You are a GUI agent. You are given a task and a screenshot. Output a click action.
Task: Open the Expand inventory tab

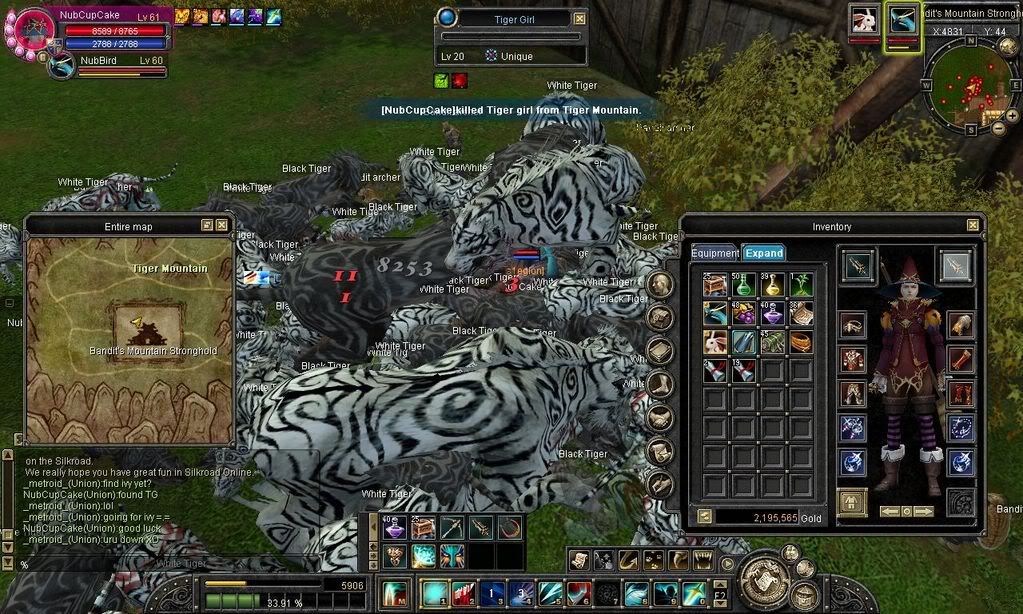coord(764,253)
